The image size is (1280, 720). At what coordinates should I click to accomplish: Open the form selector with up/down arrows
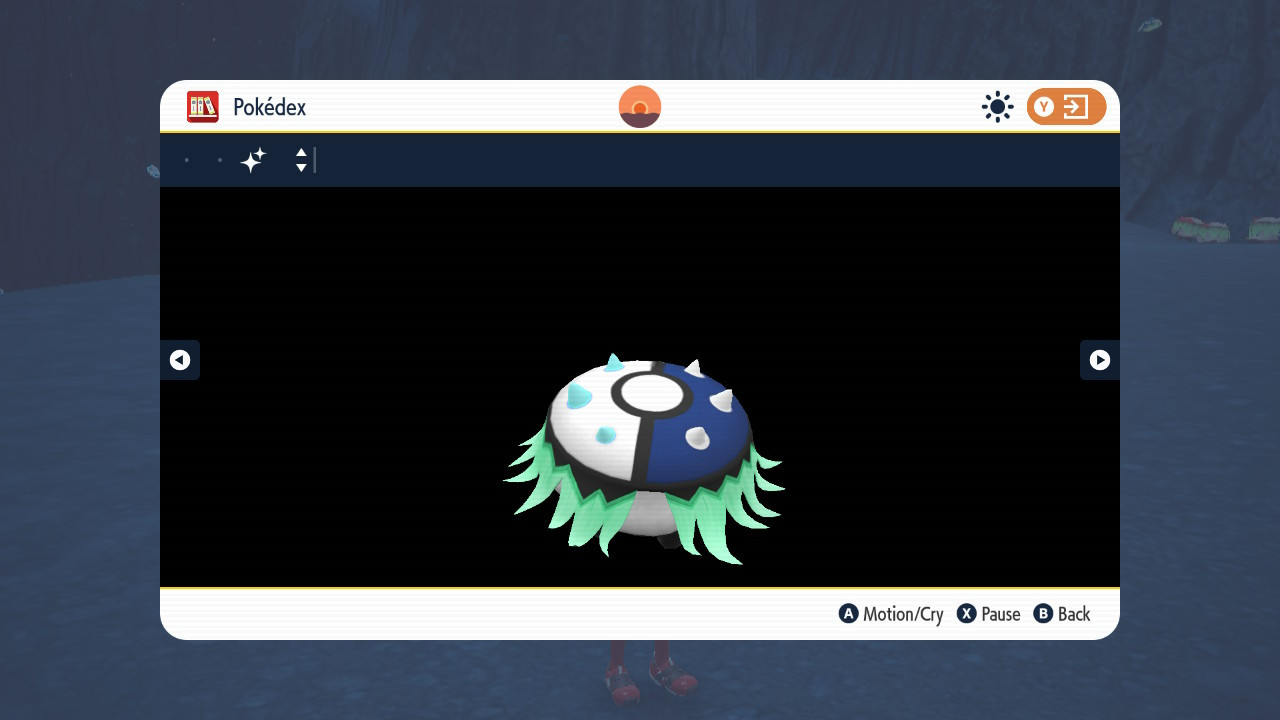pos(300,160)
